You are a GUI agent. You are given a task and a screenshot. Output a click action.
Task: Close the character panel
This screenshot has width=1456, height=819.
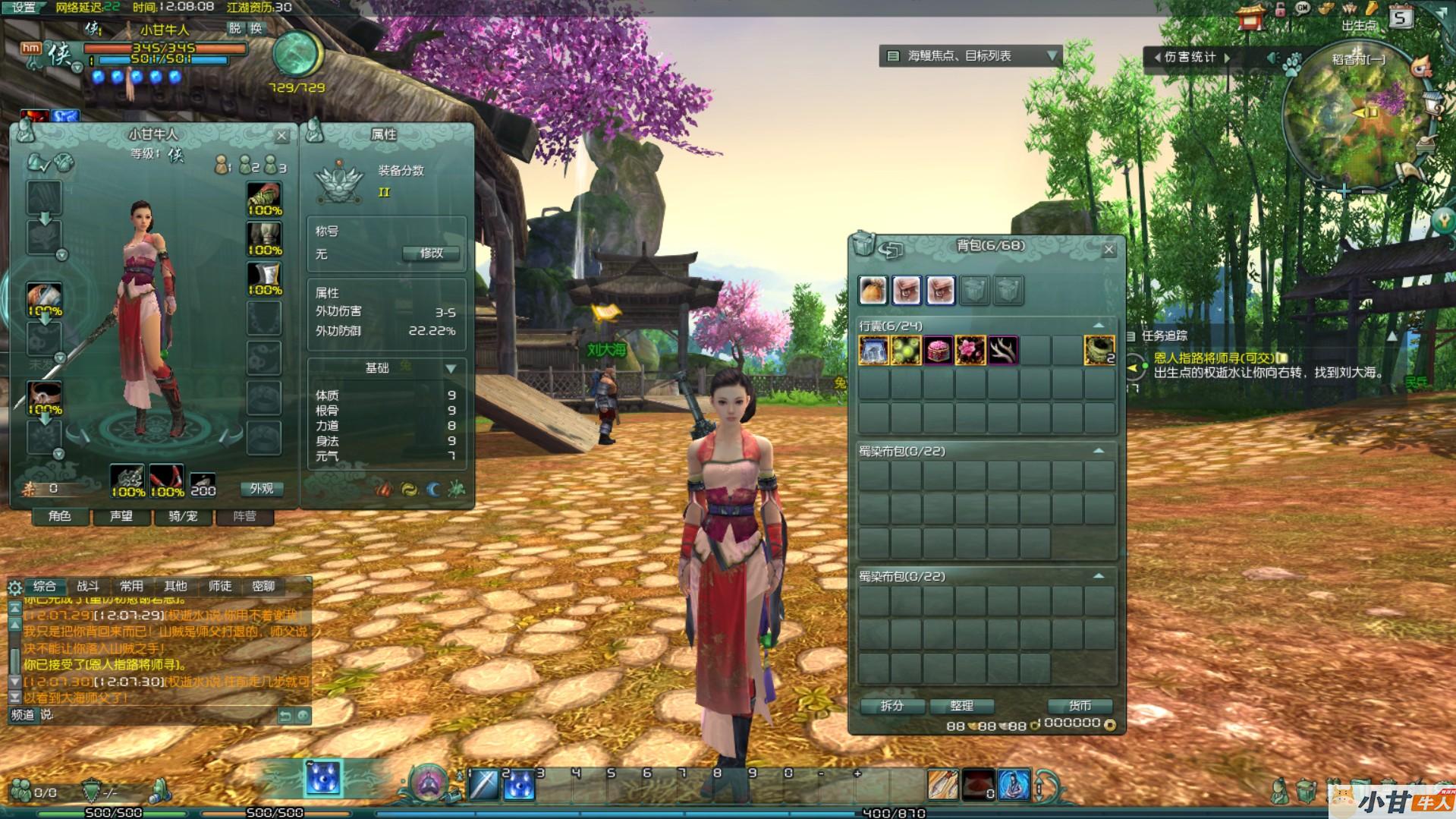pyautogui.click(x=281, y=136)
